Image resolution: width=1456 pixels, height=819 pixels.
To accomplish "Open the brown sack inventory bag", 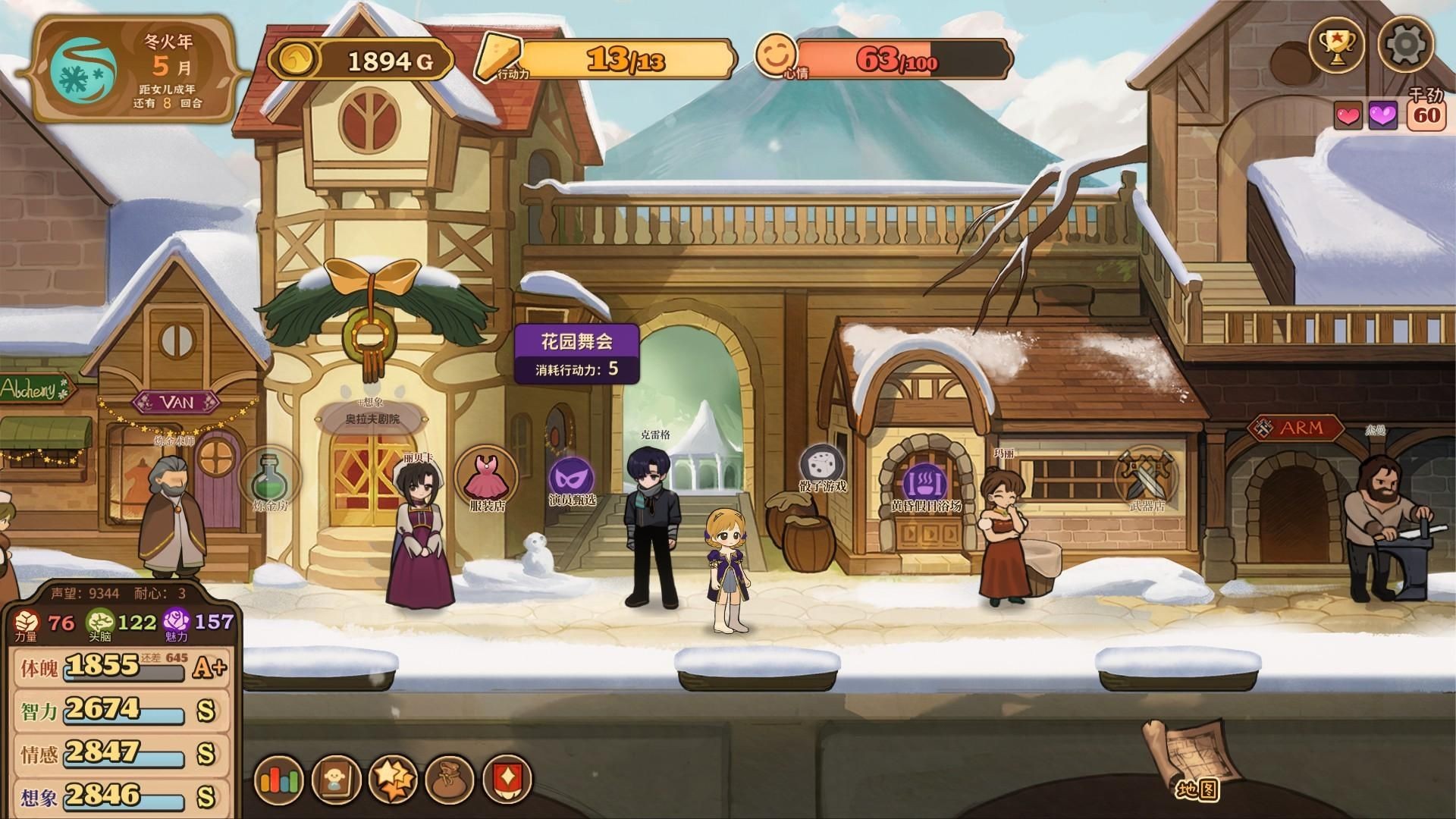I will point(450,780).
